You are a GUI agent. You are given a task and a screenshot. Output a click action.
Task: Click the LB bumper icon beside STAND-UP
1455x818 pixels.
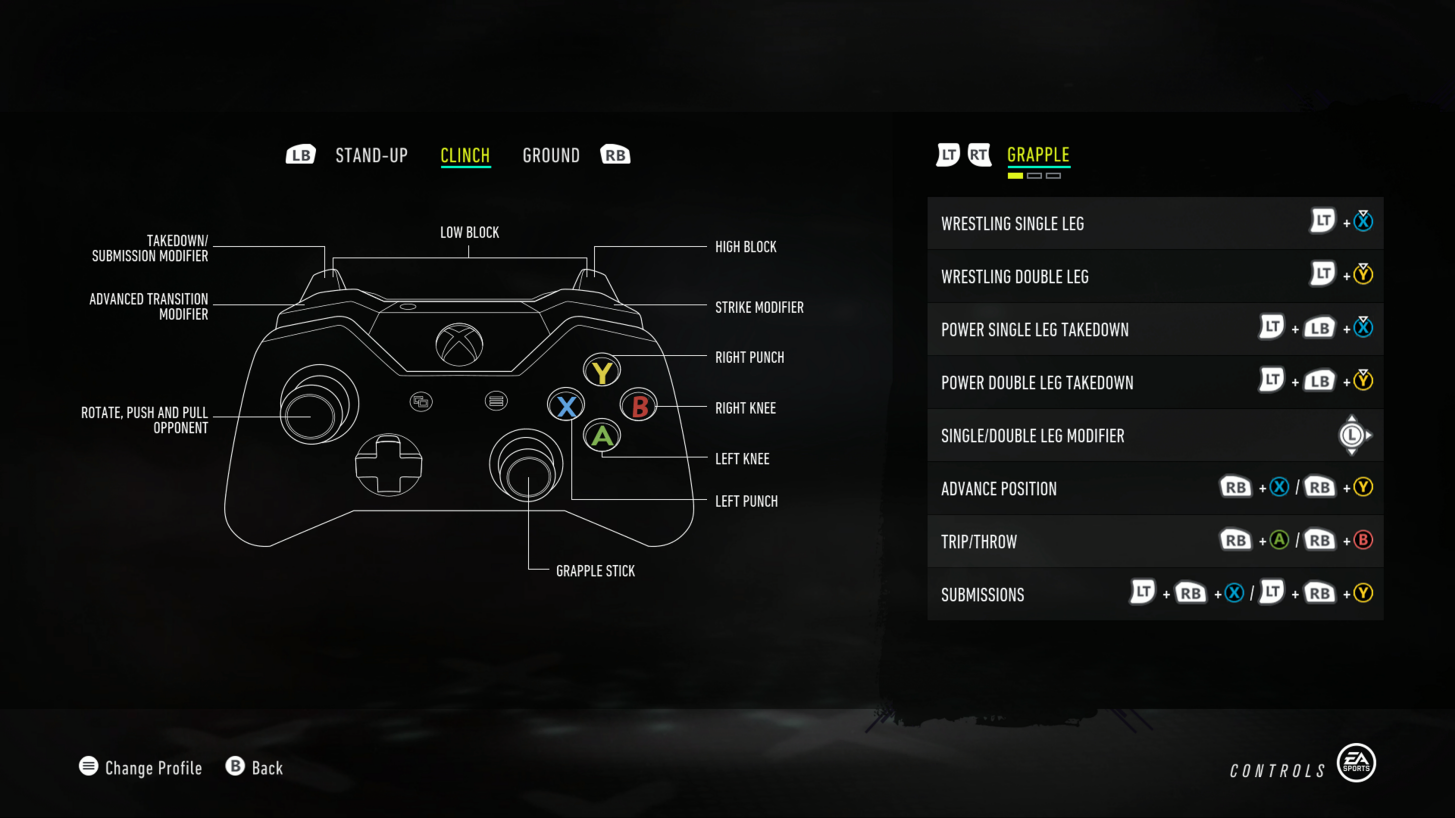coord(299,154)
